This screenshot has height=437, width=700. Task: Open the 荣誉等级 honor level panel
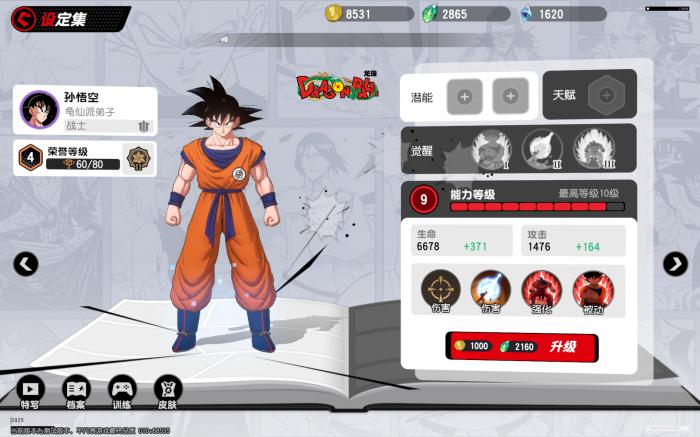[85, 157]
